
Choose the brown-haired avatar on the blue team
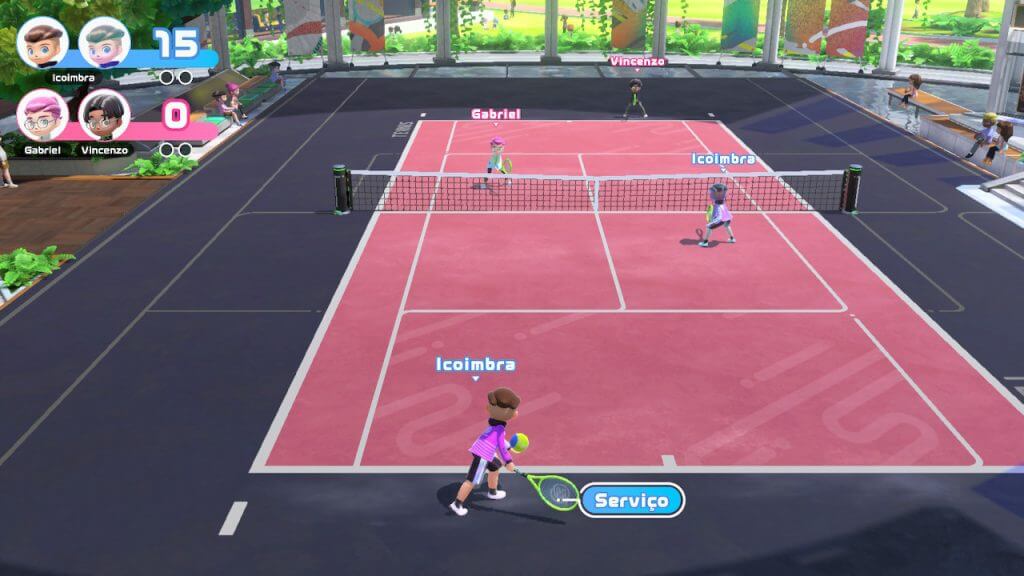point(43,42)
